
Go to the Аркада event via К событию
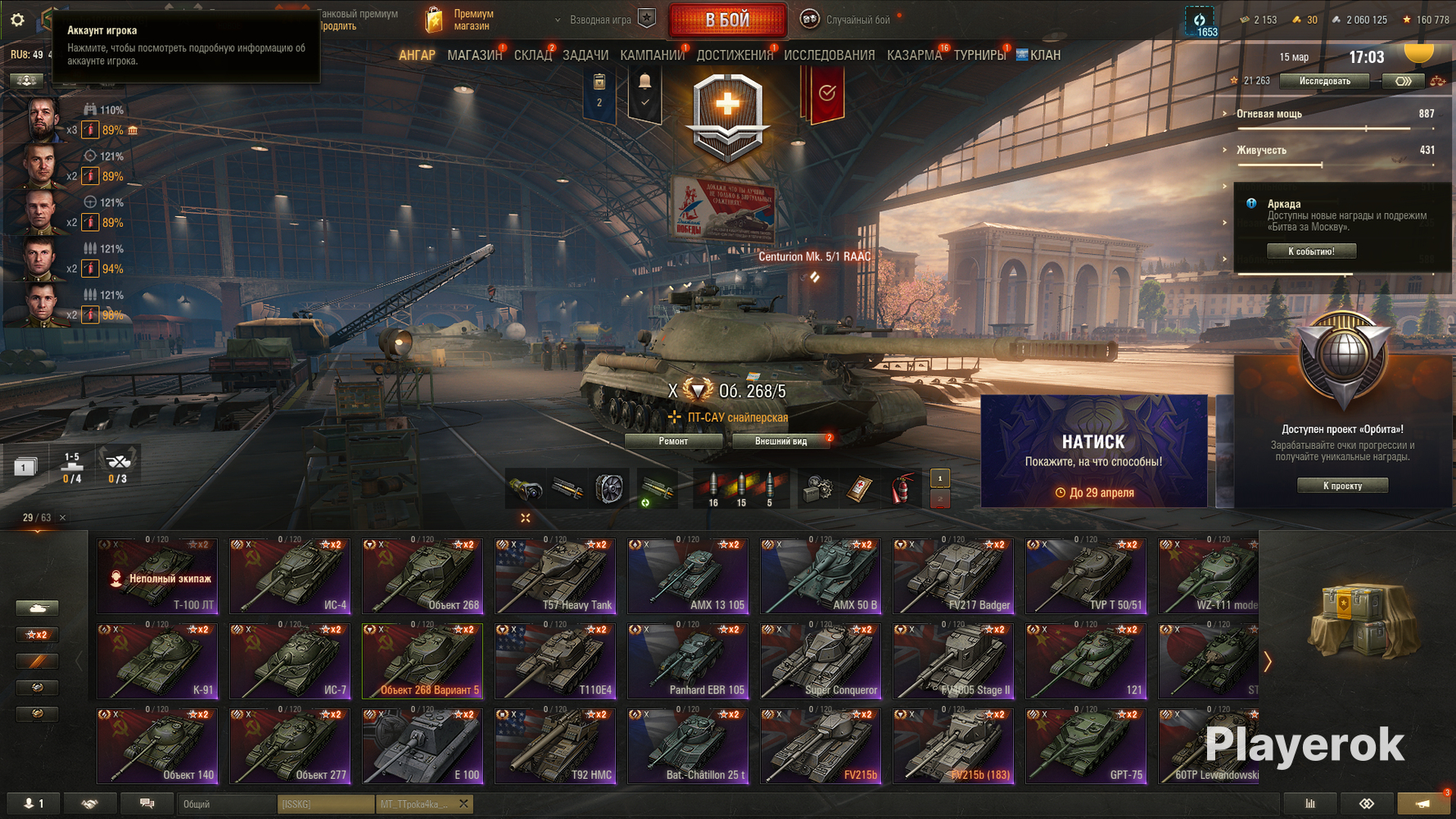[x=1311, y=251]
